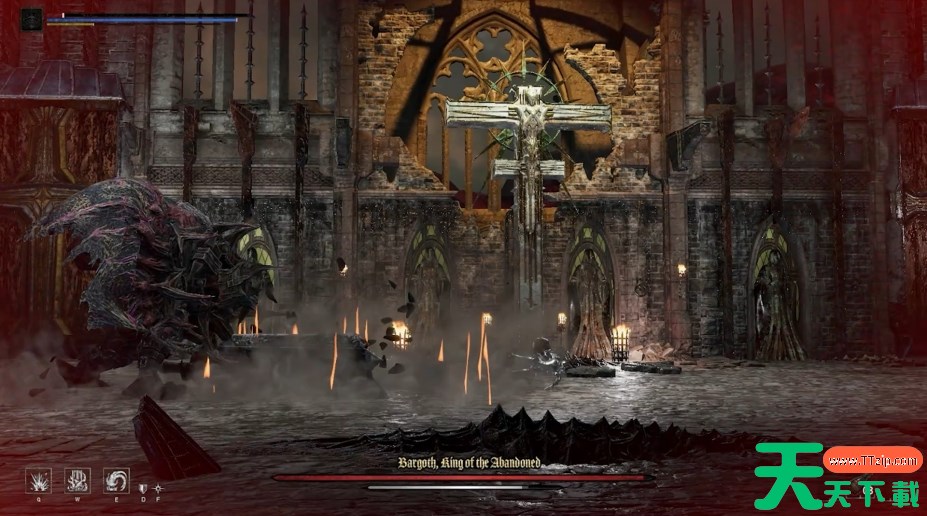Use the ornate sigil skill icon
Screen dimensions: 927x516
coord(77,481)
